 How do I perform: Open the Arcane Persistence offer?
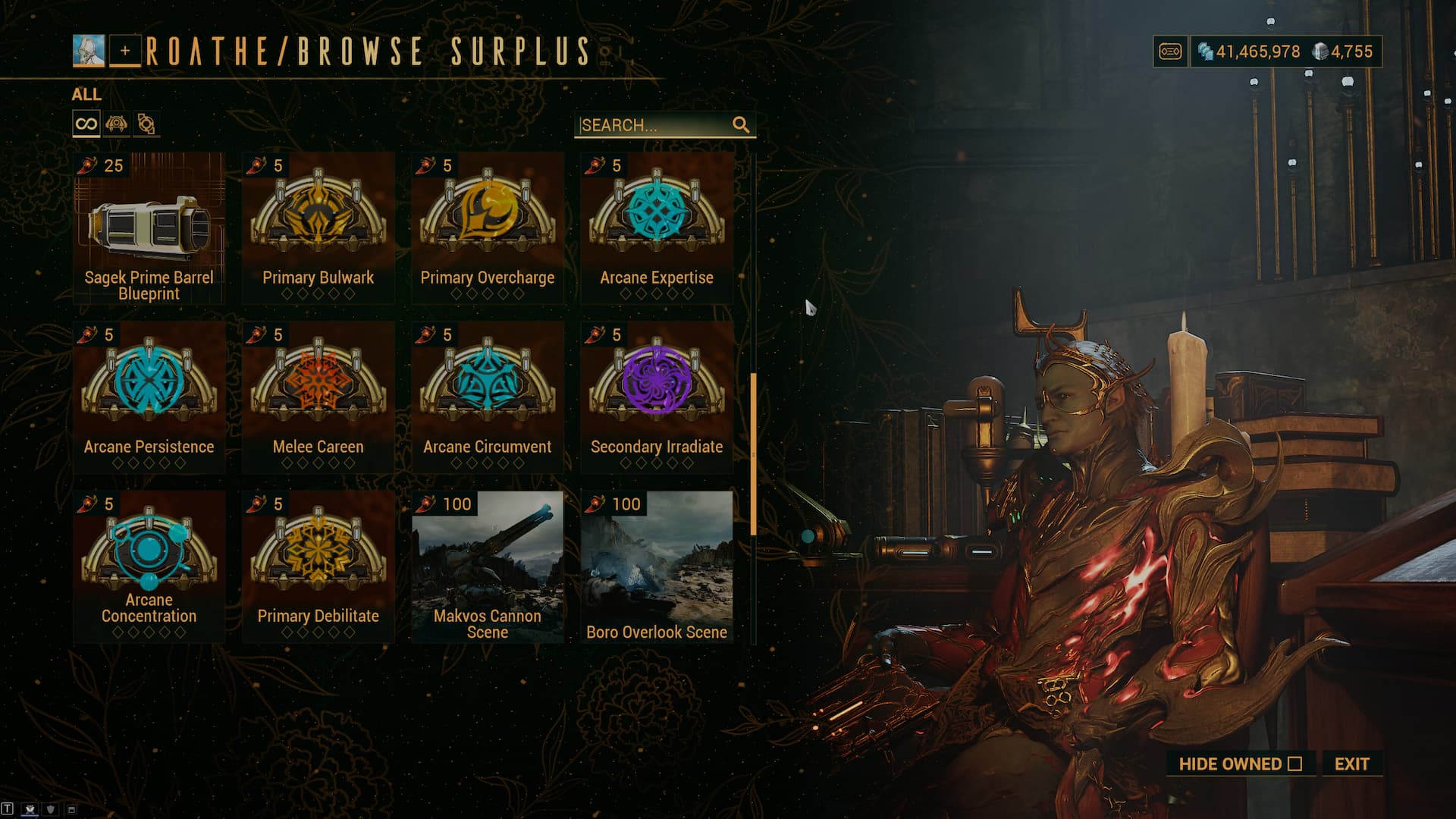(149, 397)
